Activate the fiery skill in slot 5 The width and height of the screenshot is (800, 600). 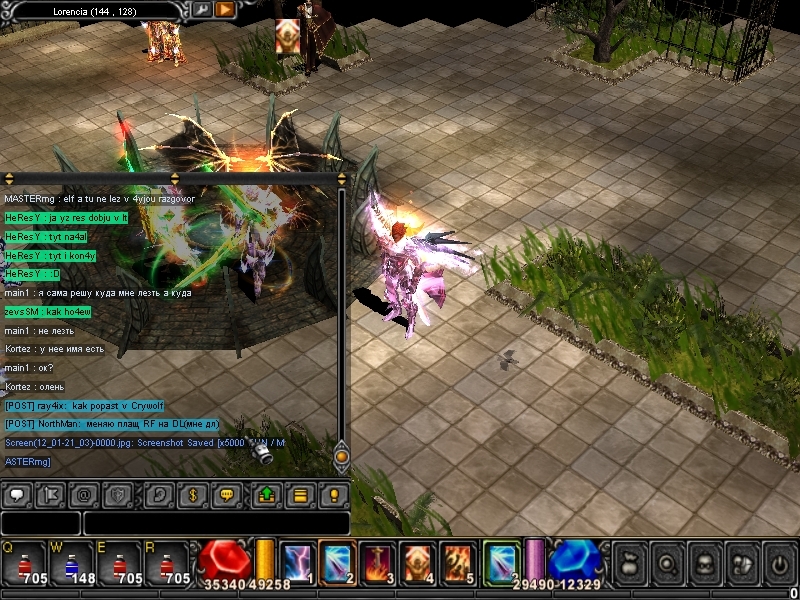(x=458, y=561)
